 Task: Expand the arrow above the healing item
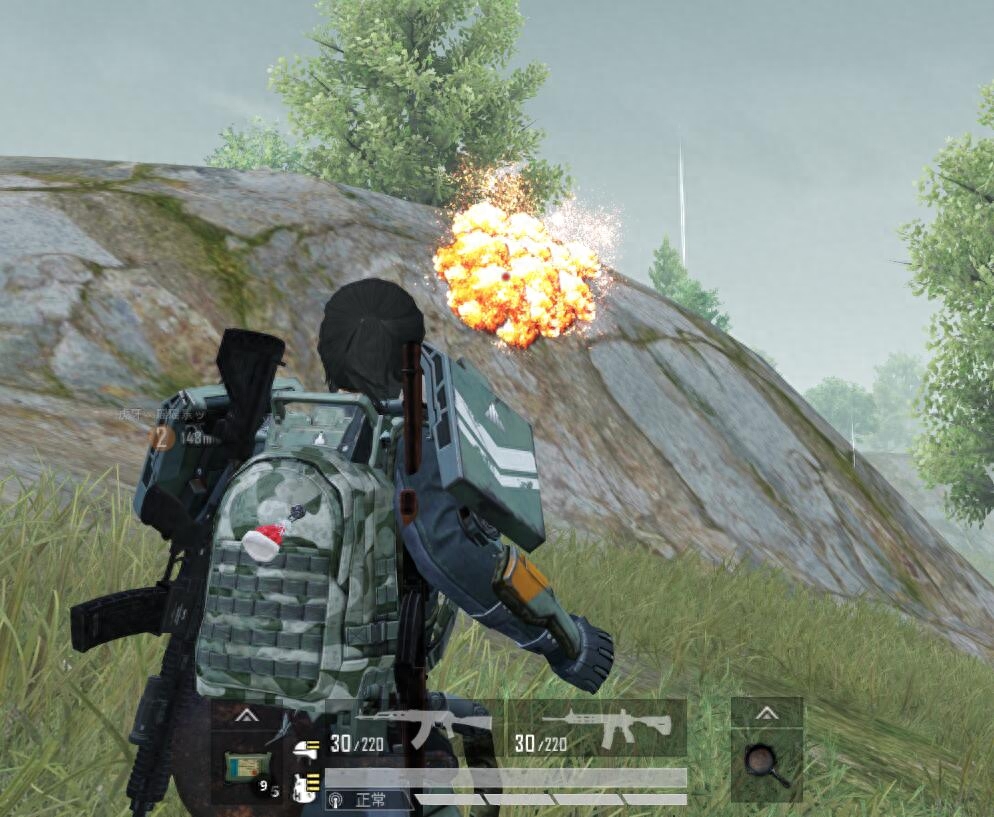243,716
